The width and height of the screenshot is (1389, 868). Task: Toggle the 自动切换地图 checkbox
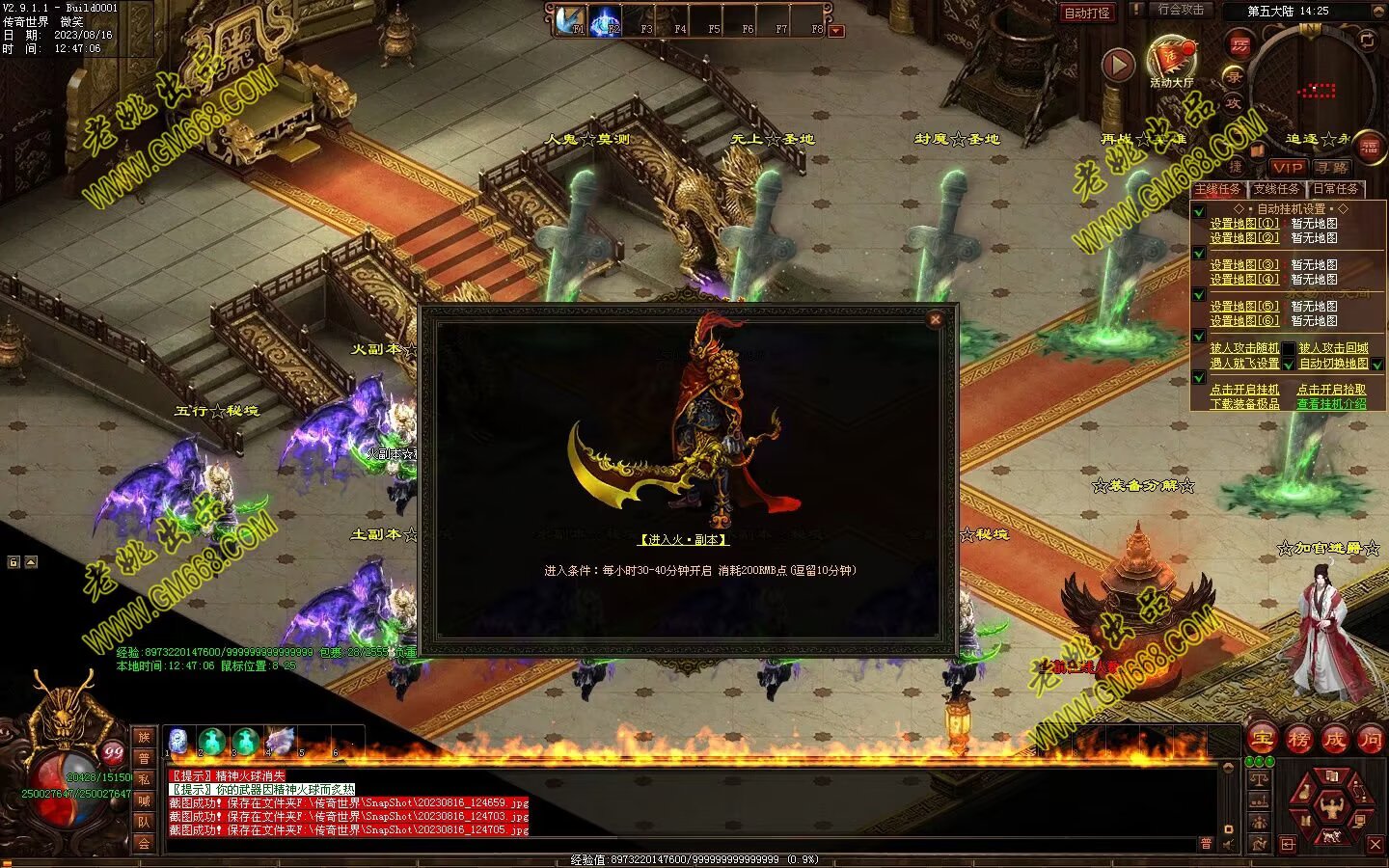[1377, 365]
